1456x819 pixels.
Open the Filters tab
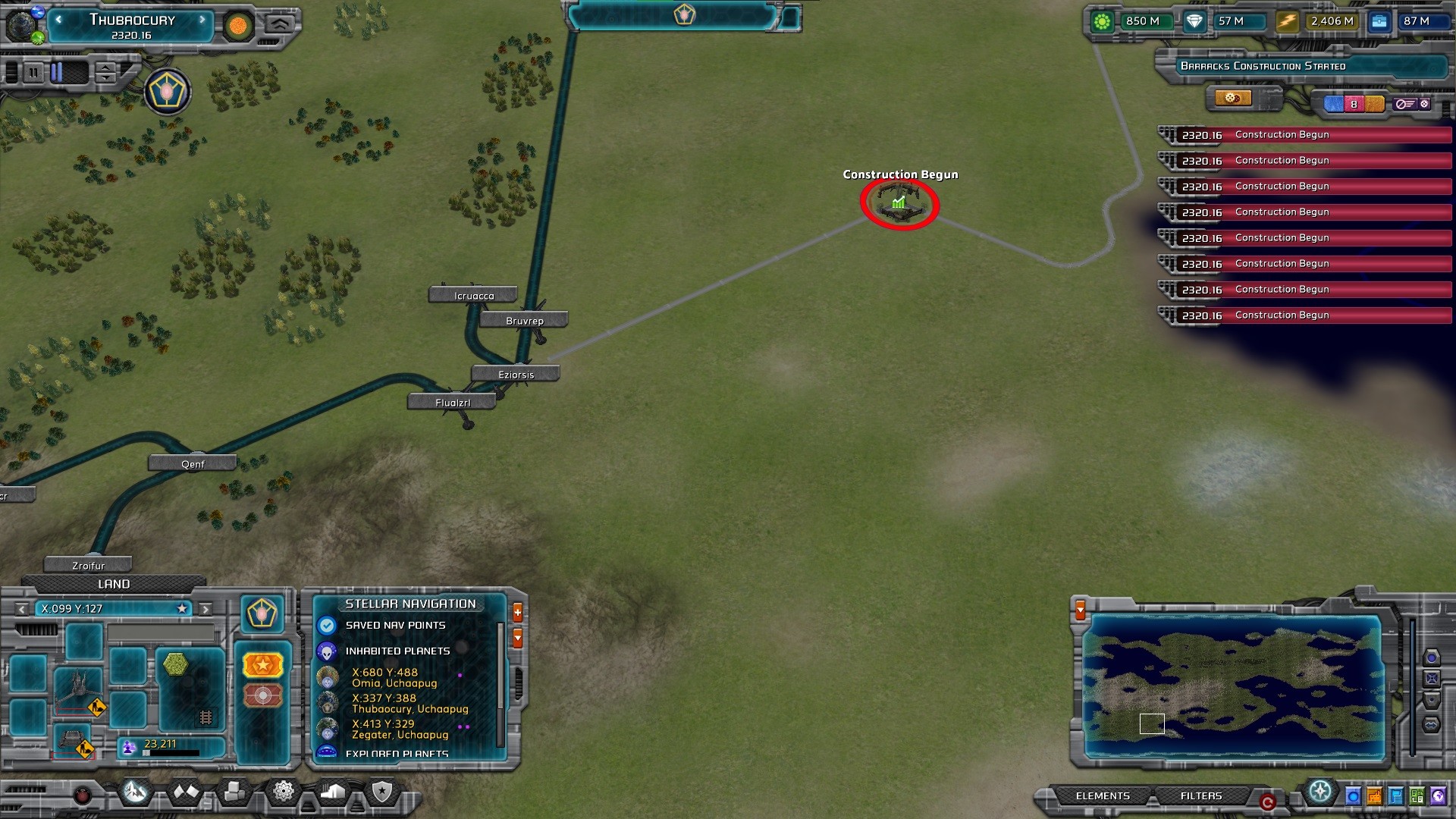coord(1202,796)
